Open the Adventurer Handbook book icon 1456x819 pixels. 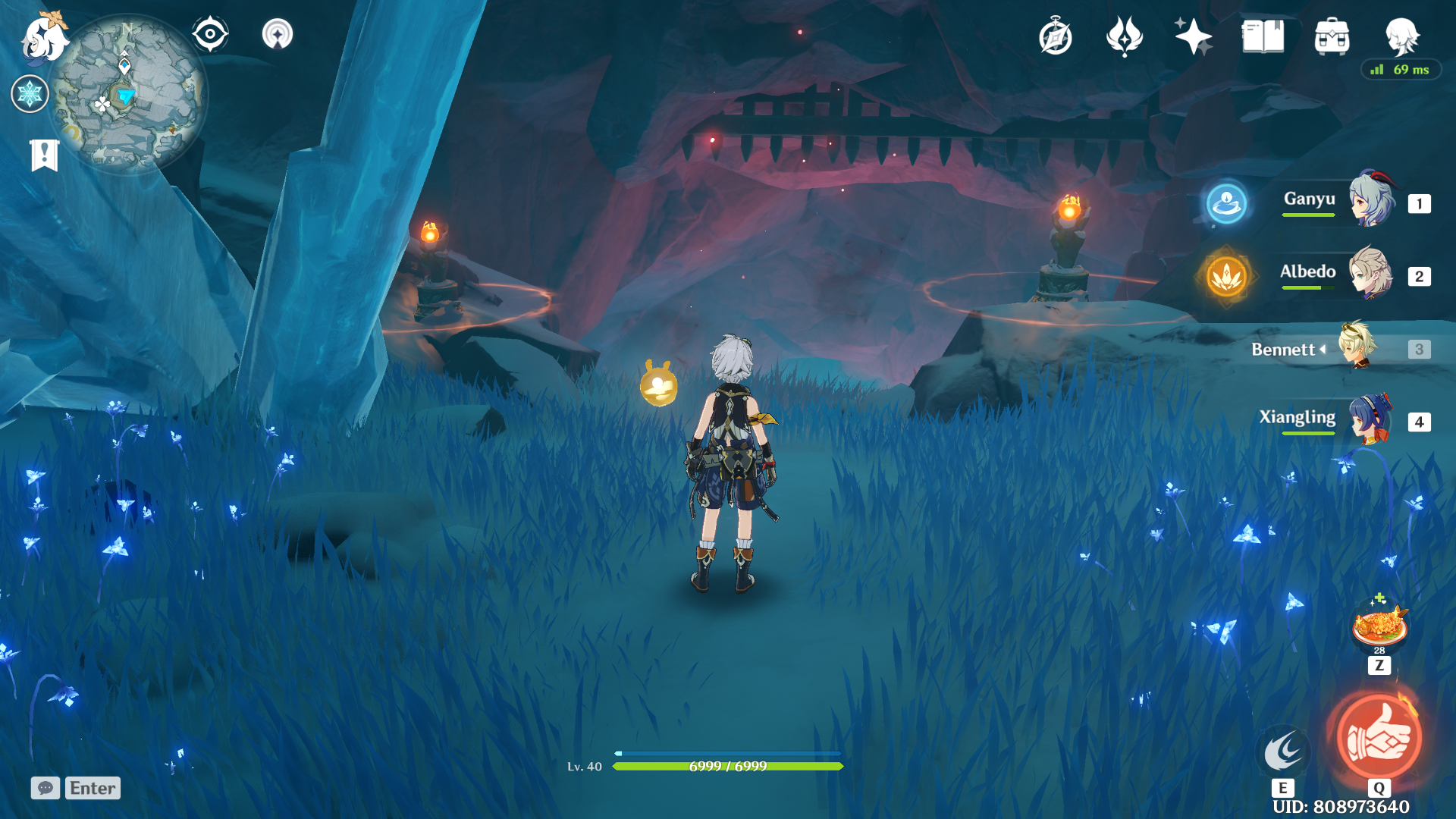pyautogui.click(x=1263, y=36)
